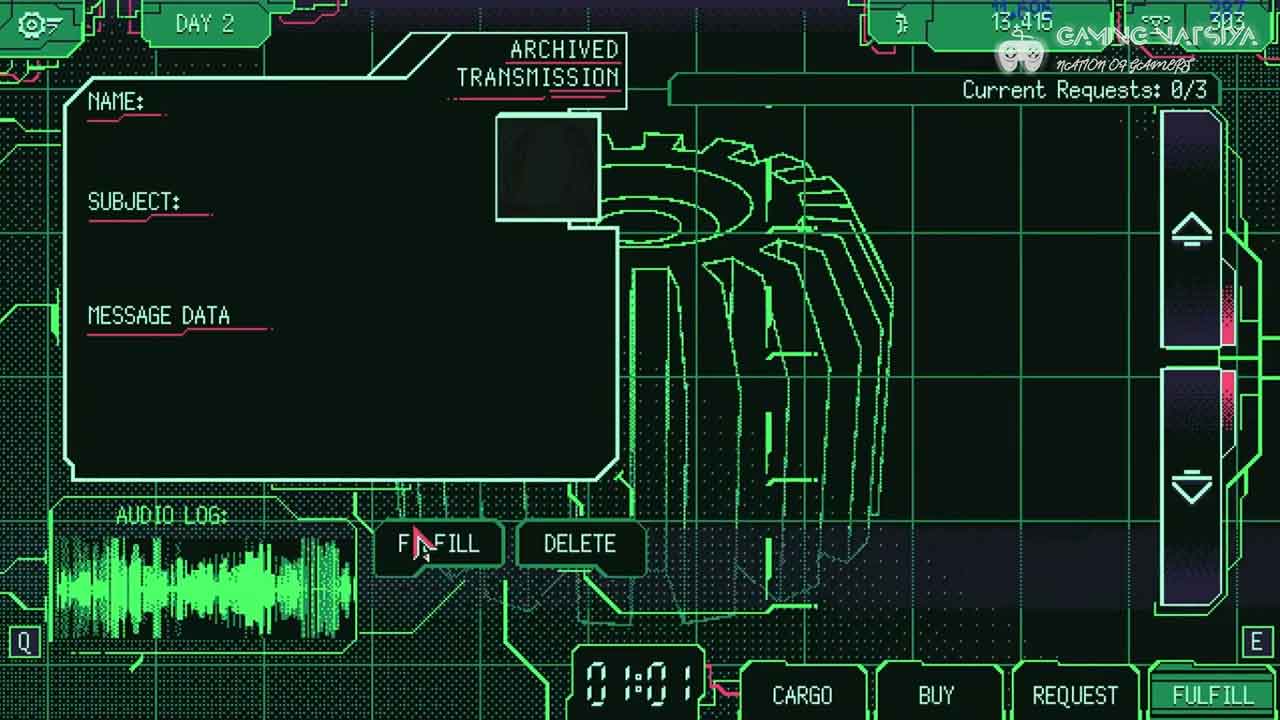Click the down arrow scroll button
This screenshot has width=1280, height=720.
(1191, 488)
